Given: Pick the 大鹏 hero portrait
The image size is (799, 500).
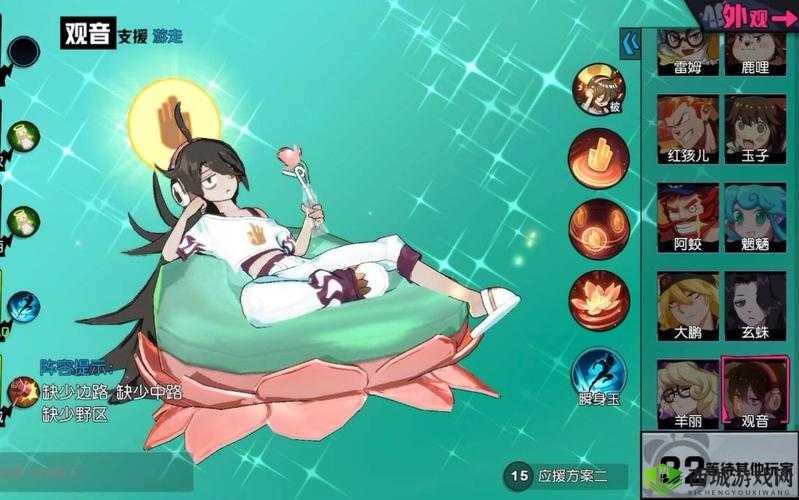Looking at the screenshot, I should coord(689,303).
